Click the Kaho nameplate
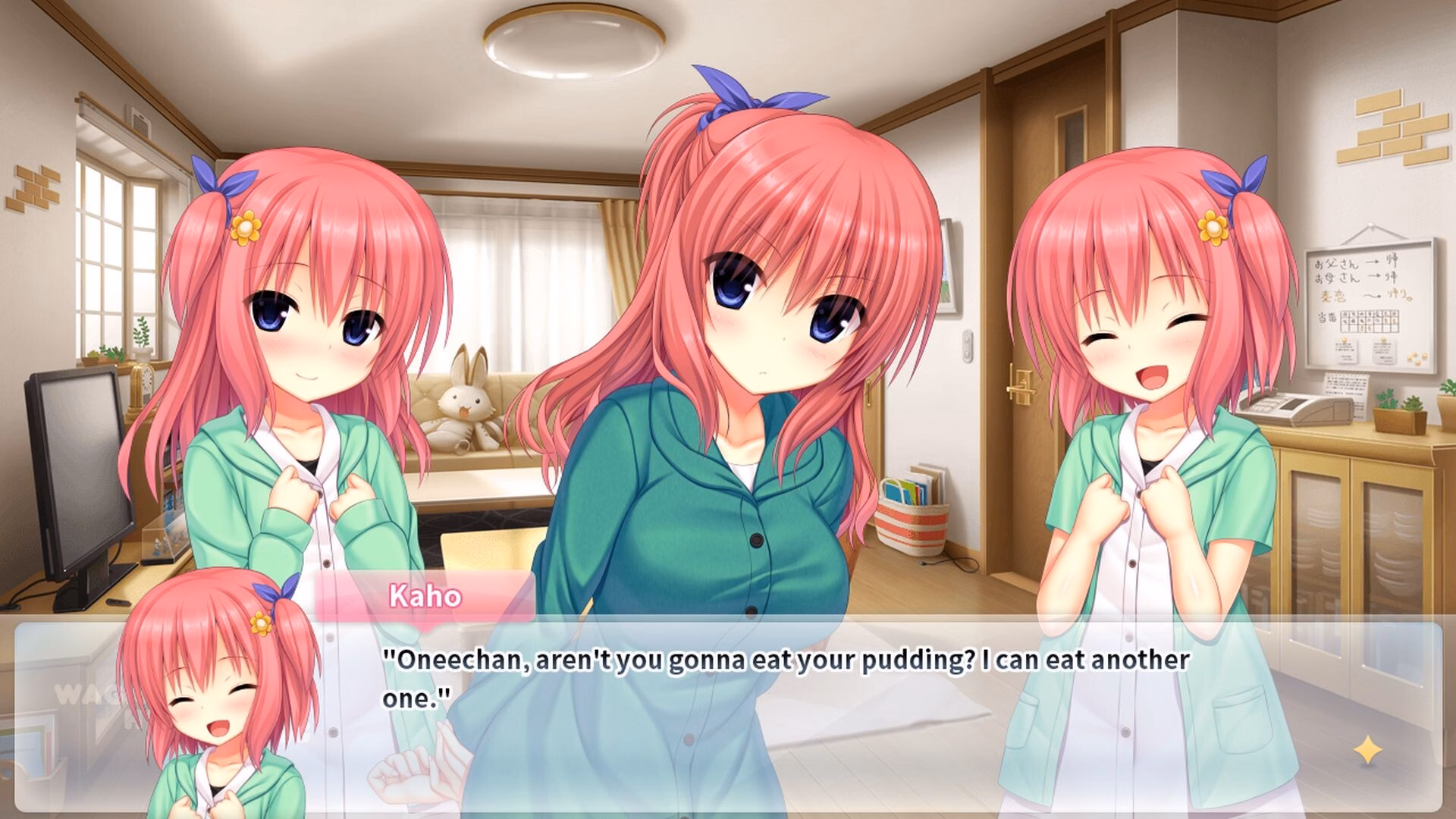1456x819 pixels. [x=425, y=596]
